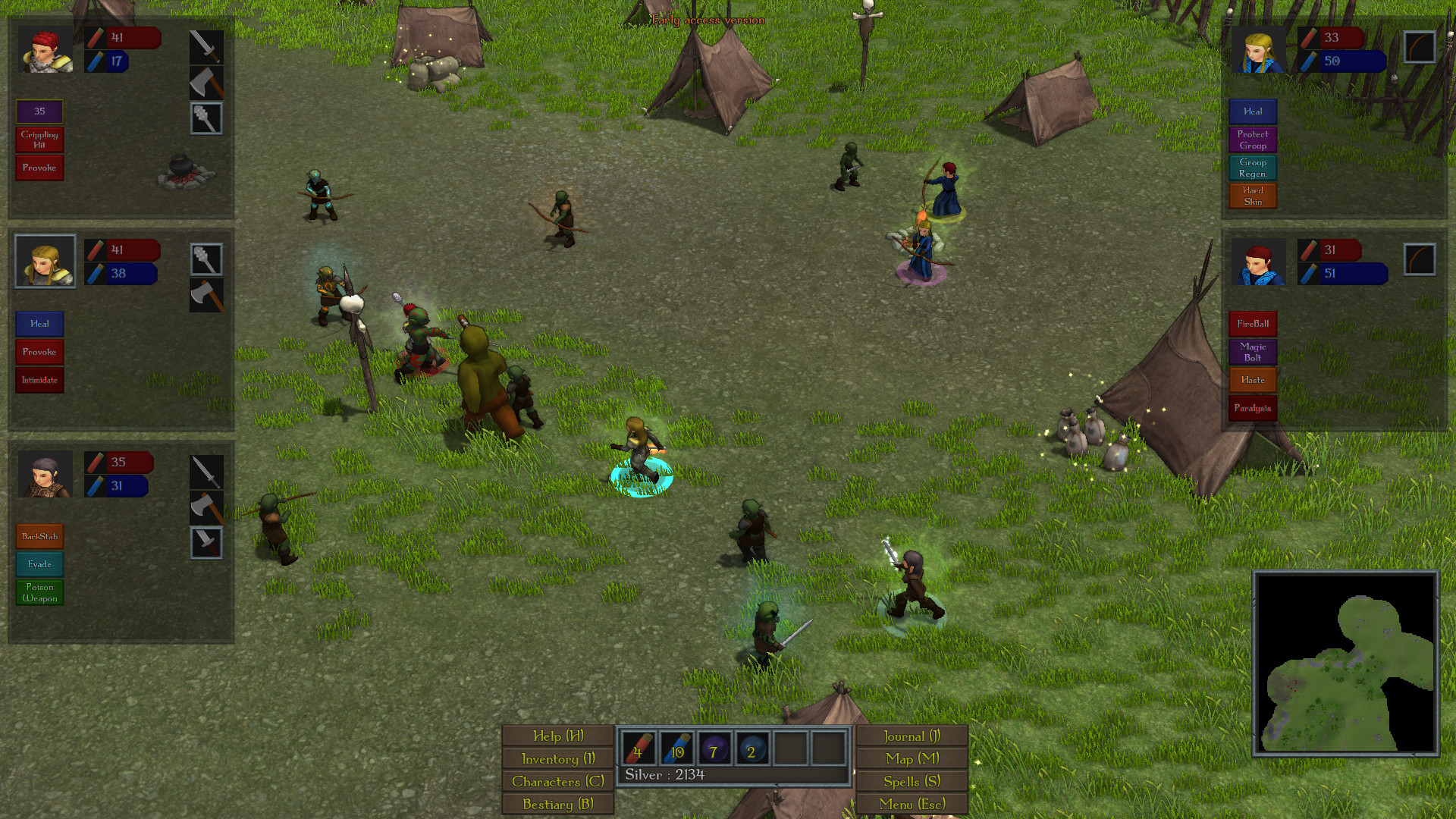Use the Provoke skill in the top-left panel
This screenshot has width=1456, height=819.
click(x=39, y=168)
